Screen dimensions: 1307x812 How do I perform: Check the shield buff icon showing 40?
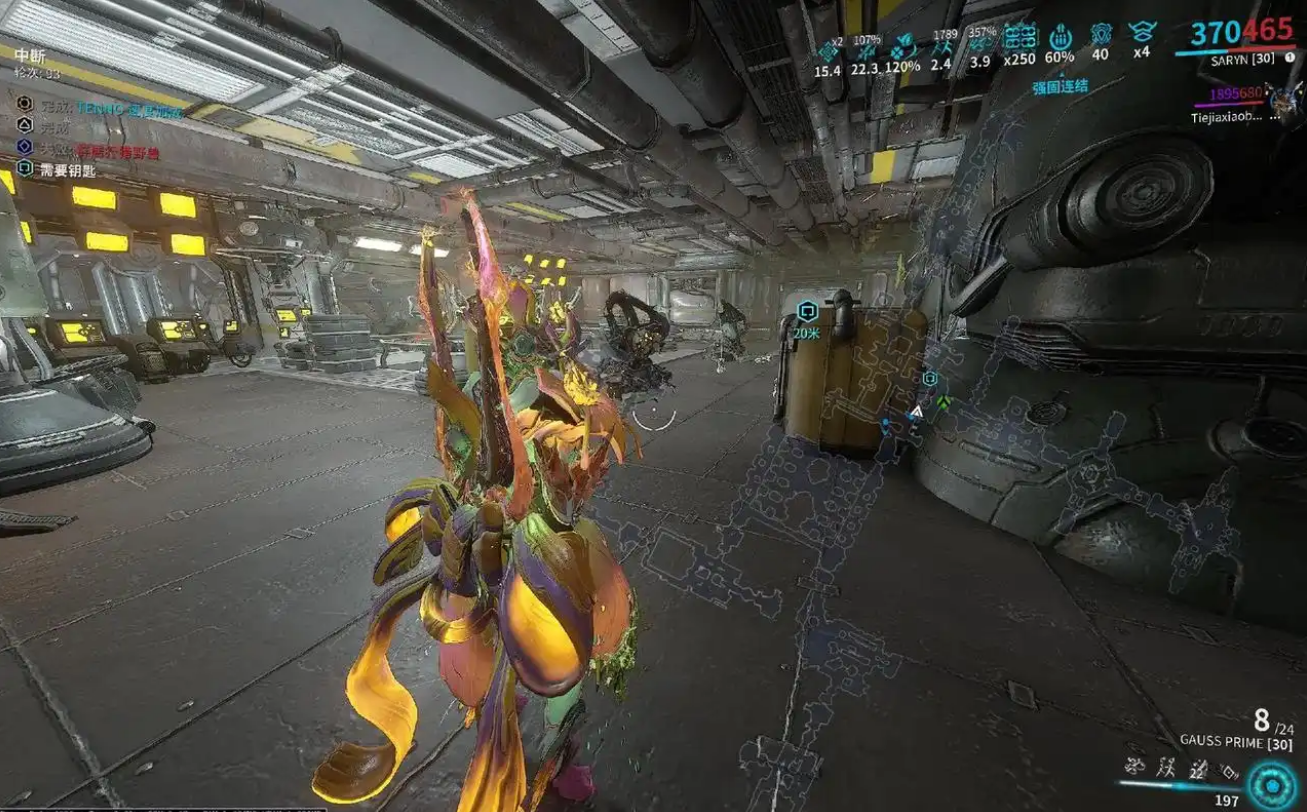(x=1100, y=35)
